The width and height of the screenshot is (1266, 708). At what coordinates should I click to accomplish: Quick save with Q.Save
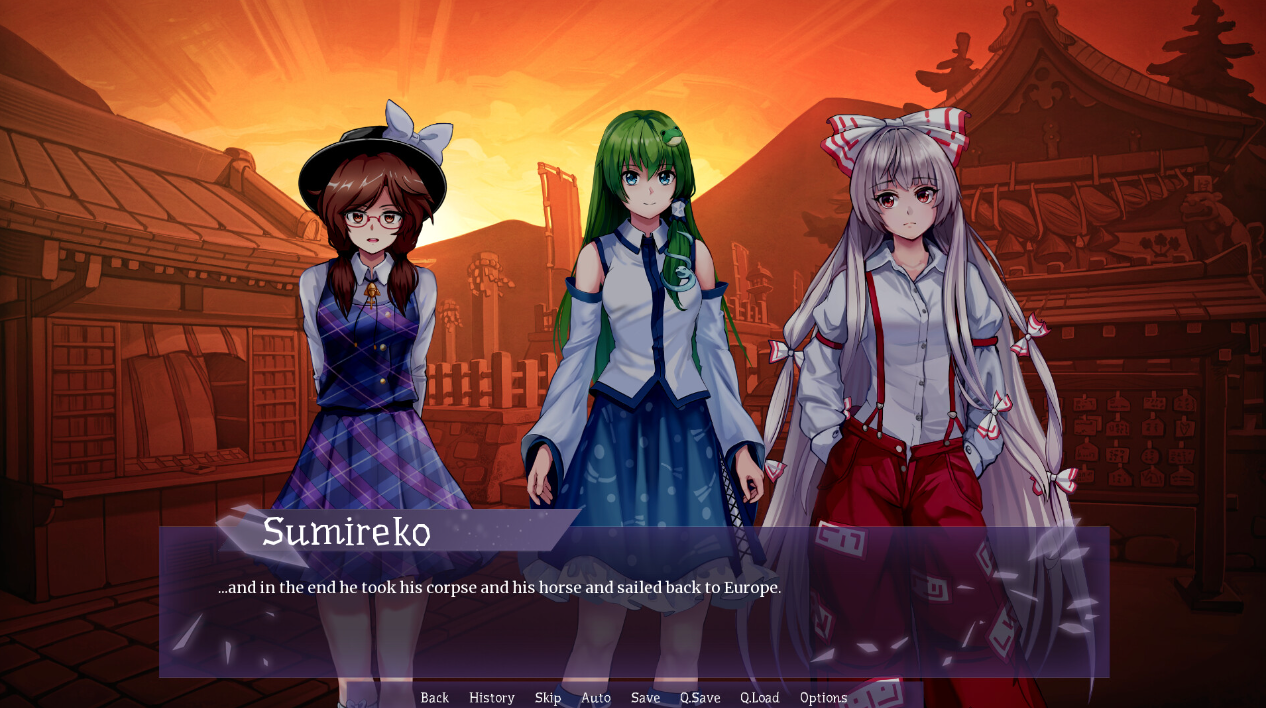point(700,697)
